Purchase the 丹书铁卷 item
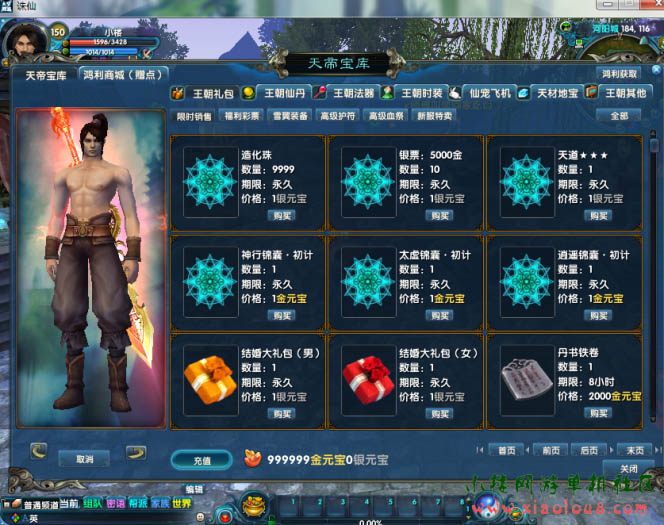Viewport: 664px width, 525px height. (x=599, y=413)
